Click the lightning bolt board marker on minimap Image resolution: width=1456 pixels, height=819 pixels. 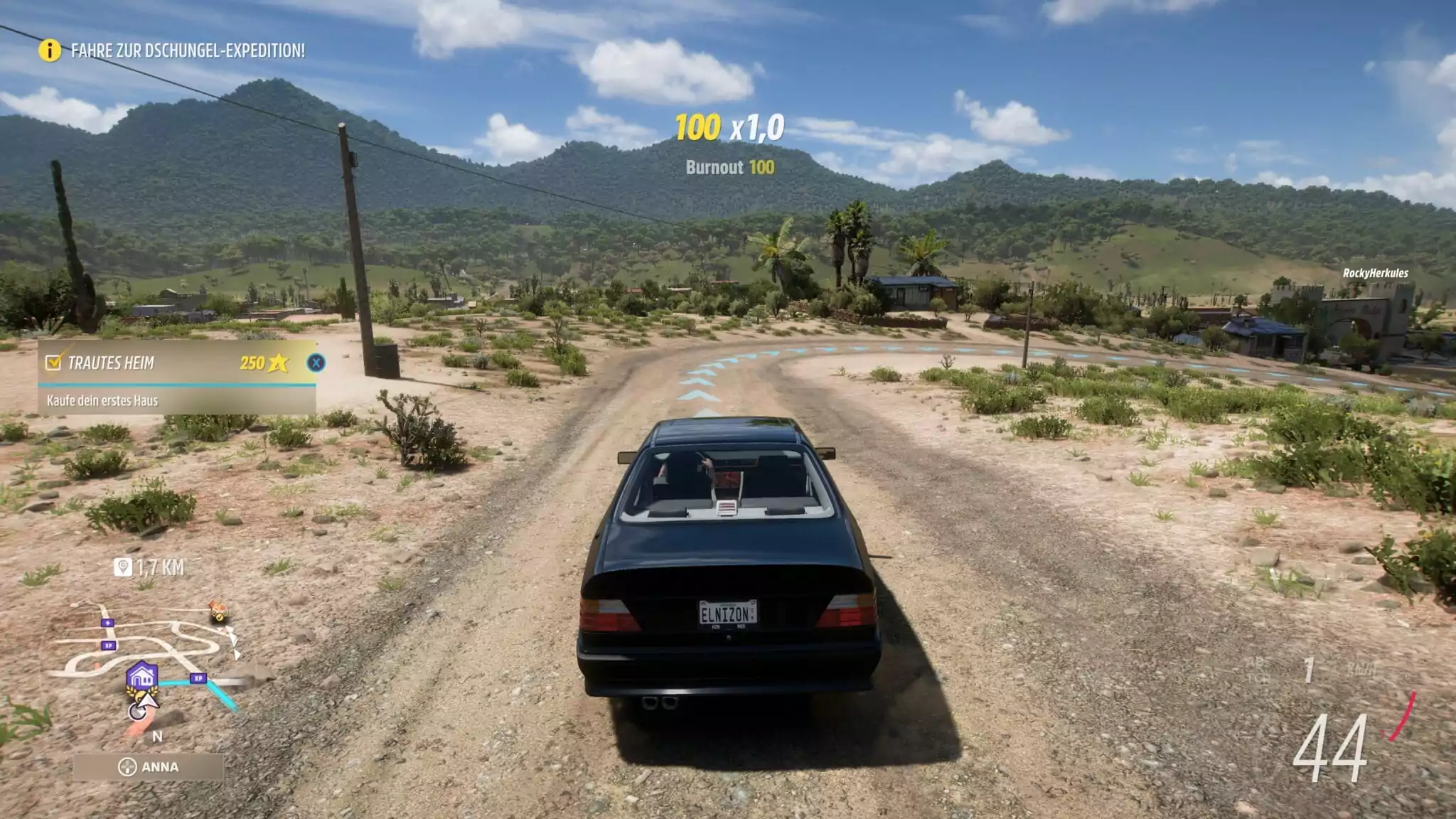click(x=107, y=623)
